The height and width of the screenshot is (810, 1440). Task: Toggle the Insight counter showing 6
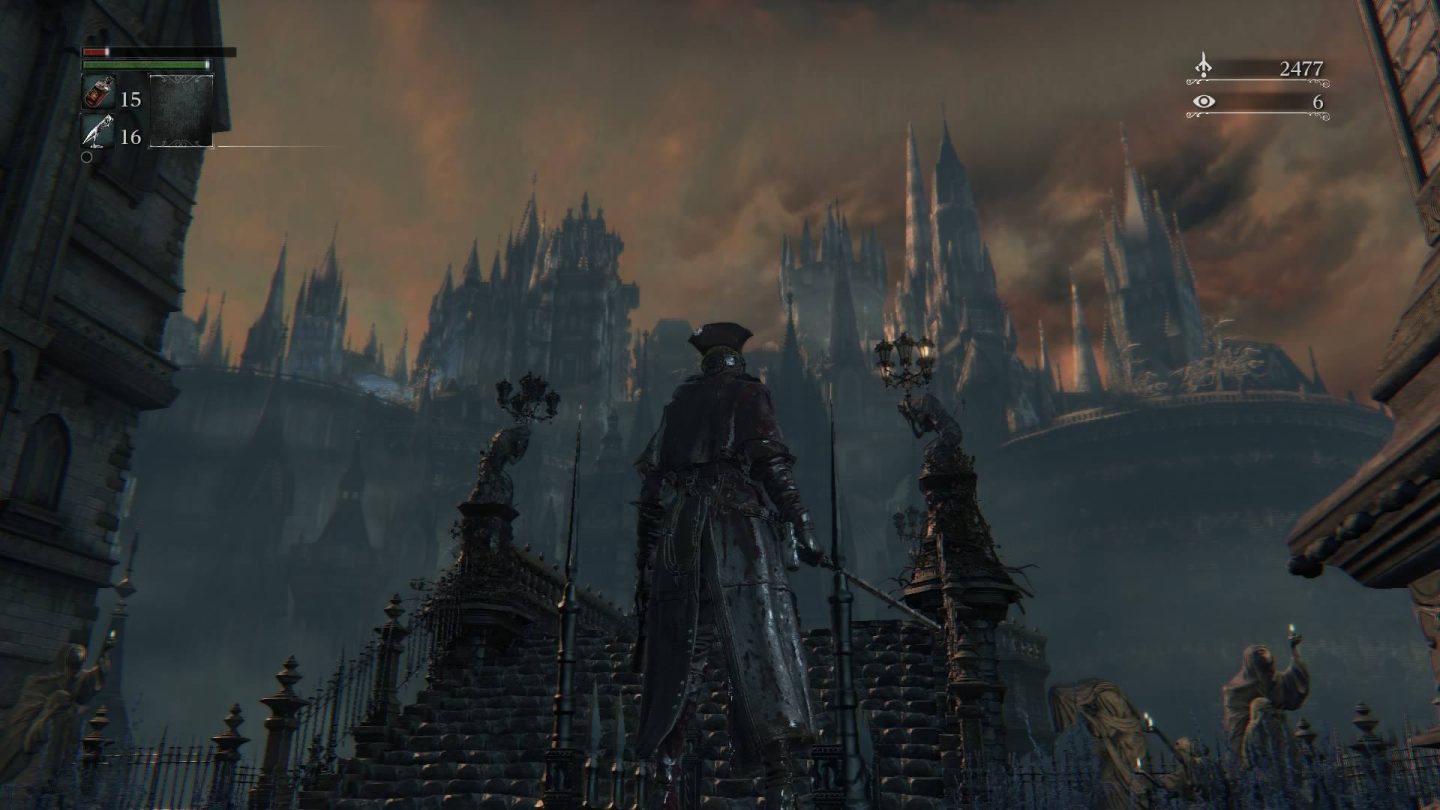pos(1320,103)
